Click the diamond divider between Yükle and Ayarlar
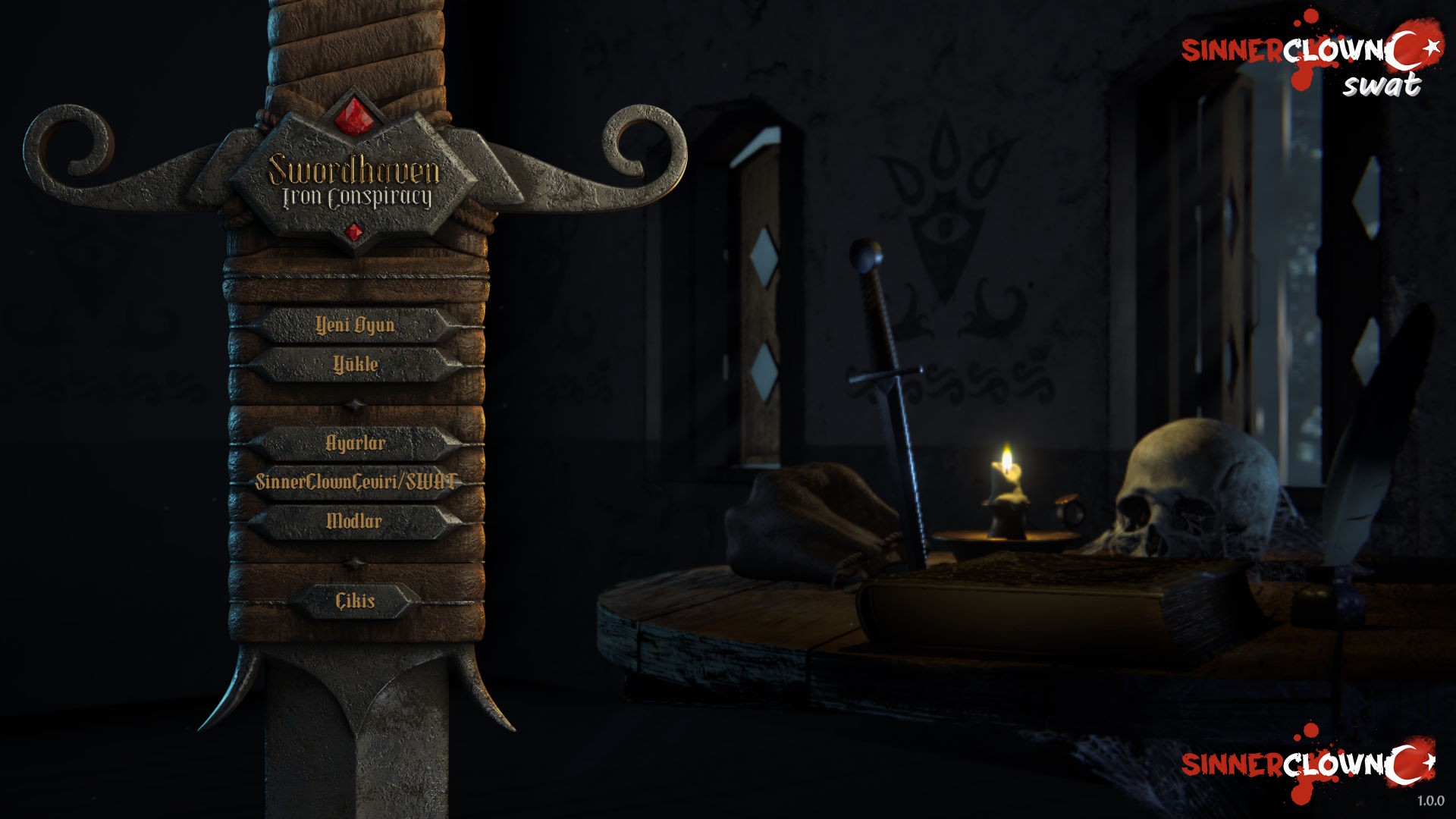1456x819 pixels. pos(353,405)
